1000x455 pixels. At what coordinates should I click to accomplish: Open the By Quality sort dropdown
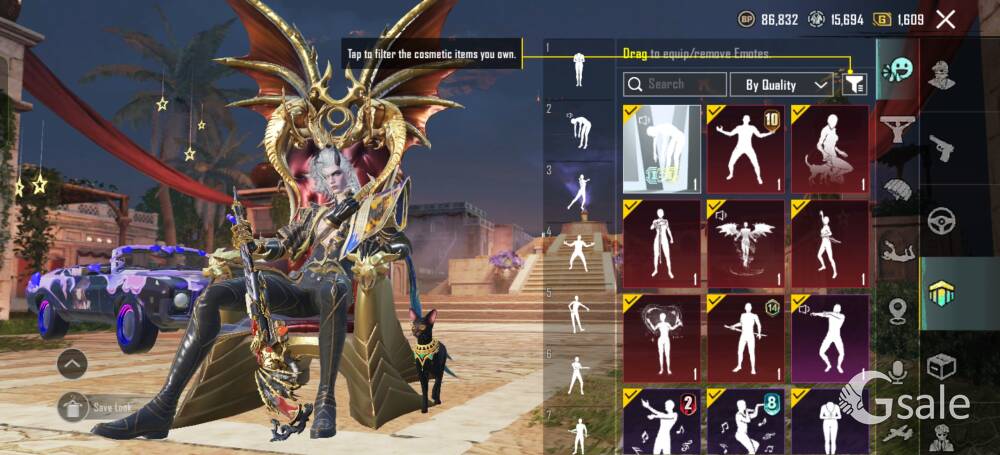781,85
